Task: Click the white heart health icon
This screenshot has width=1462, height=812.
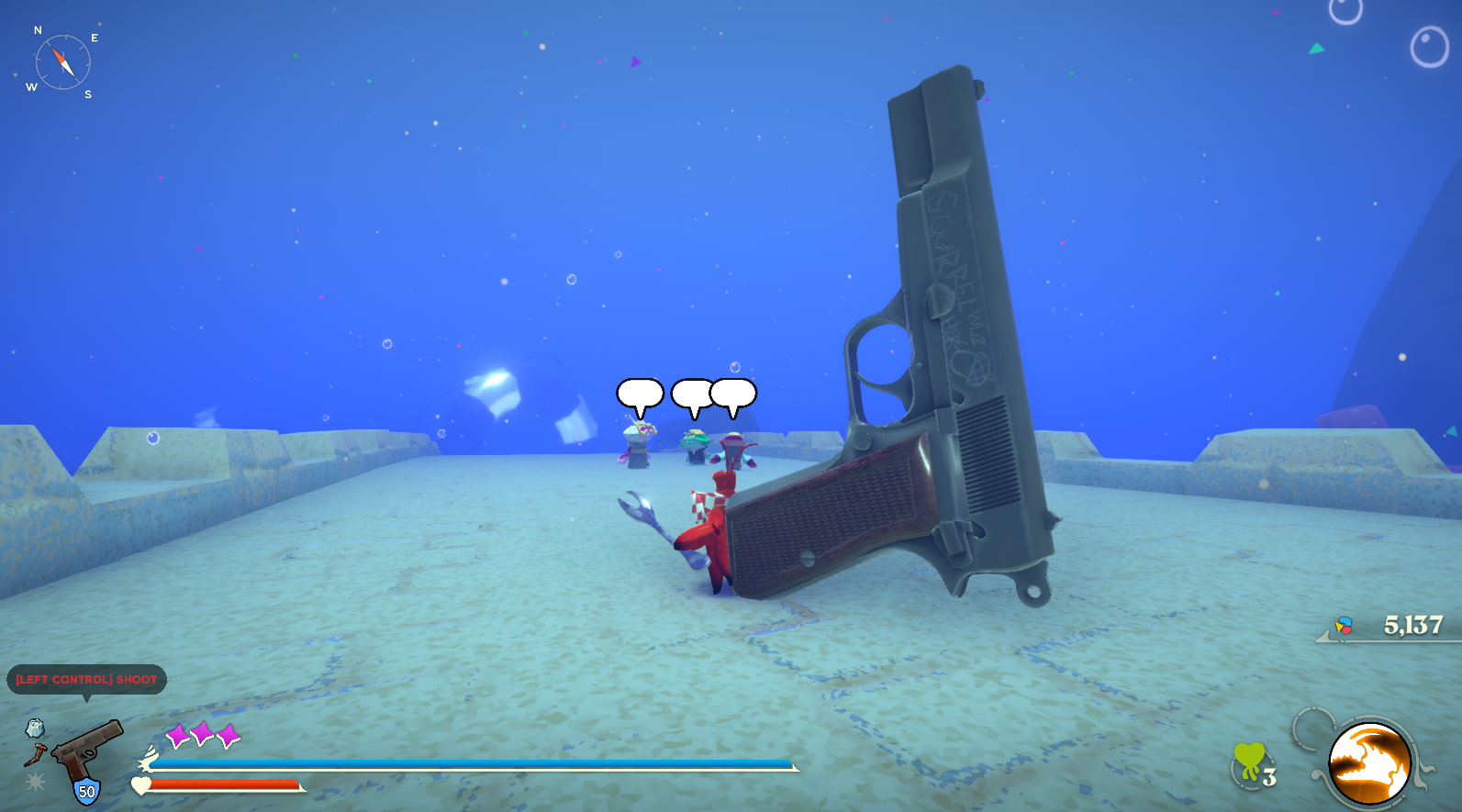Action: [x=141, y=785]
